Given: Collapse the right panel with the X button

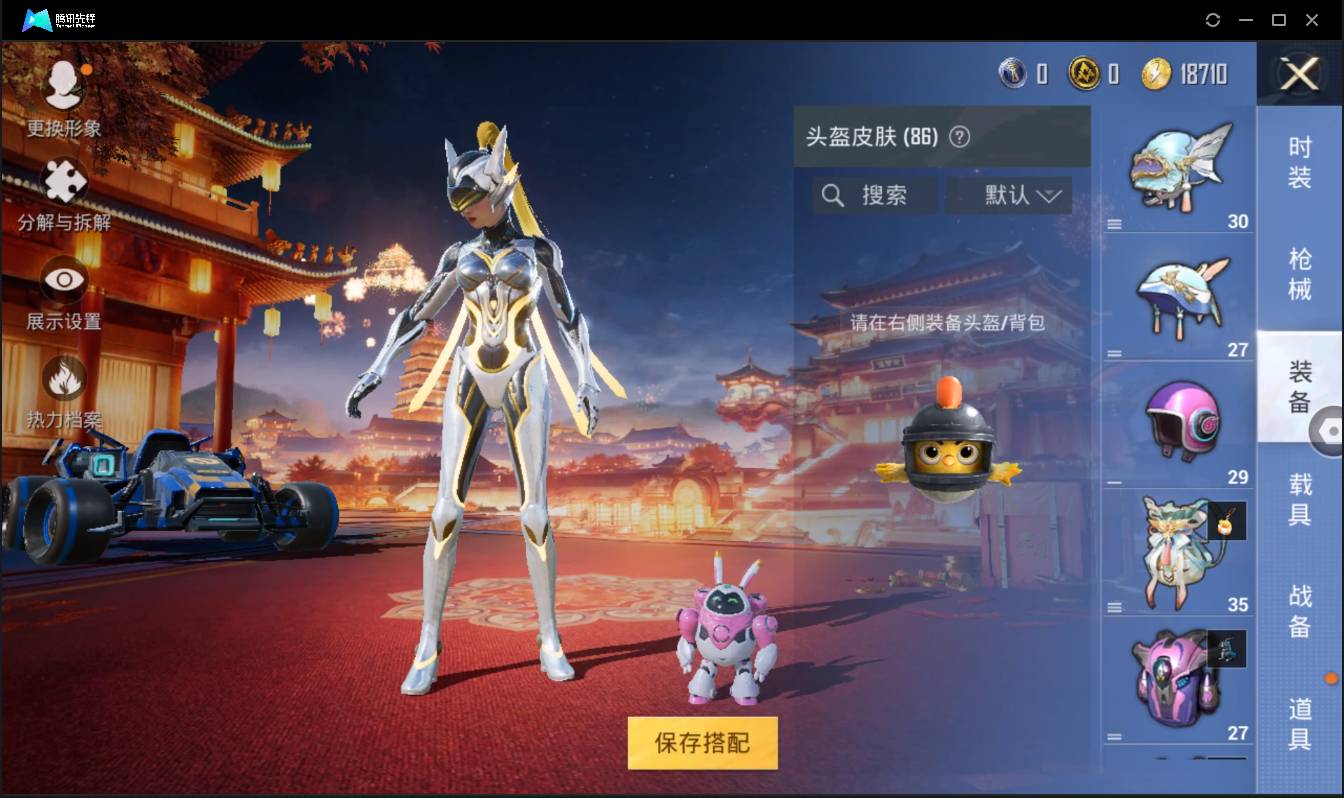Looking at the screenshot, I should 1297,75.
